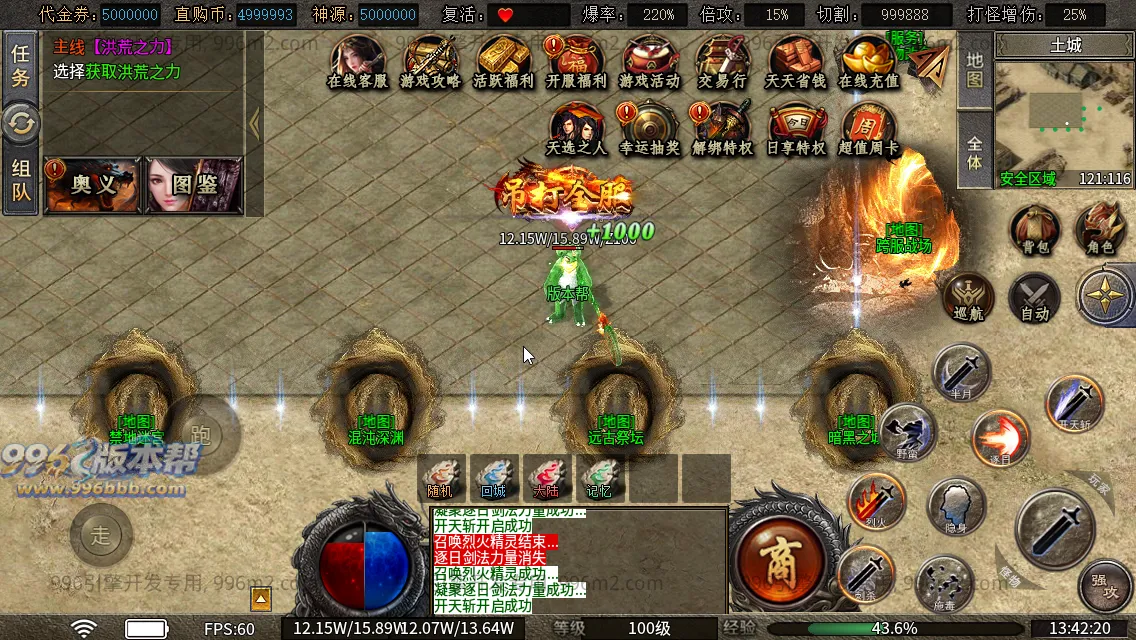1136x640 pixels.
Task: Open the 图鉴 codex button
Action: tap(194, 185)
